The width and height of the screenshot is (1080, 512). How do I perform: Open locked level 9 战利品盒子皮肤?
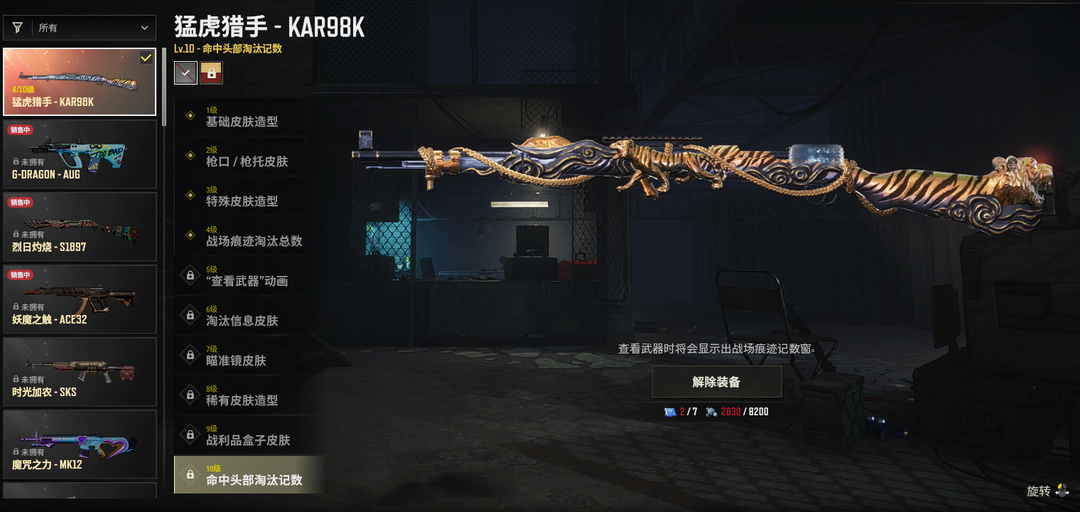point(248,435)
